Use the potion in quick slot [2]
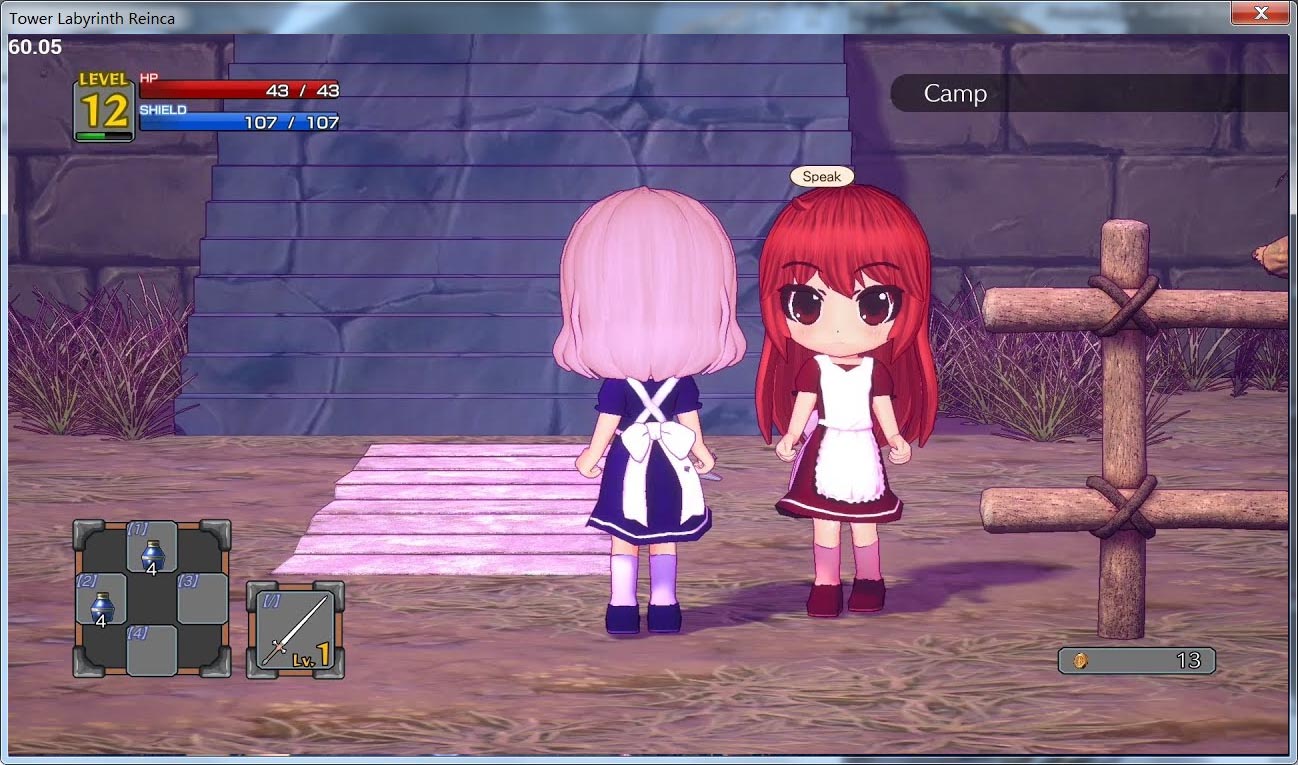 [x=99, y=600]
